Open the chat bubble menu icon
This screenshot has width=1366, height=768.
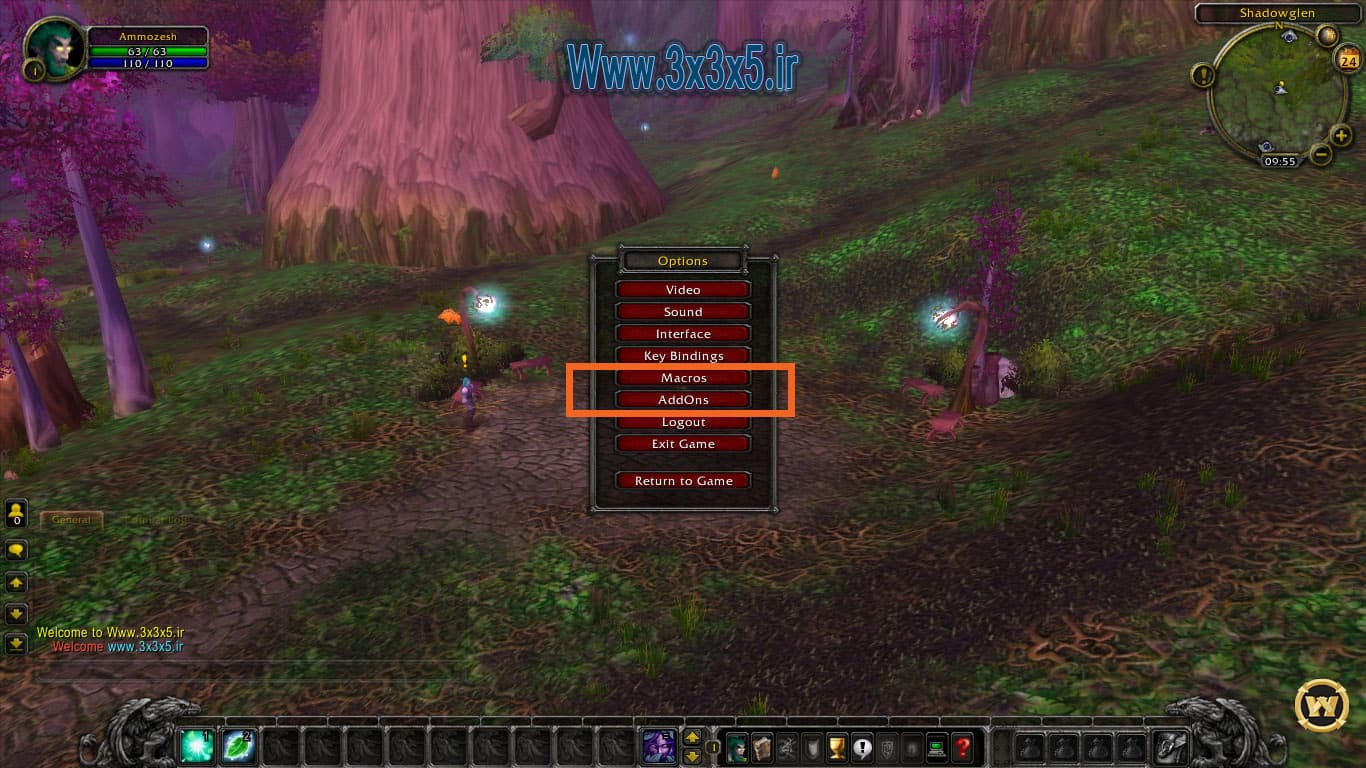[x=15, y=550]
